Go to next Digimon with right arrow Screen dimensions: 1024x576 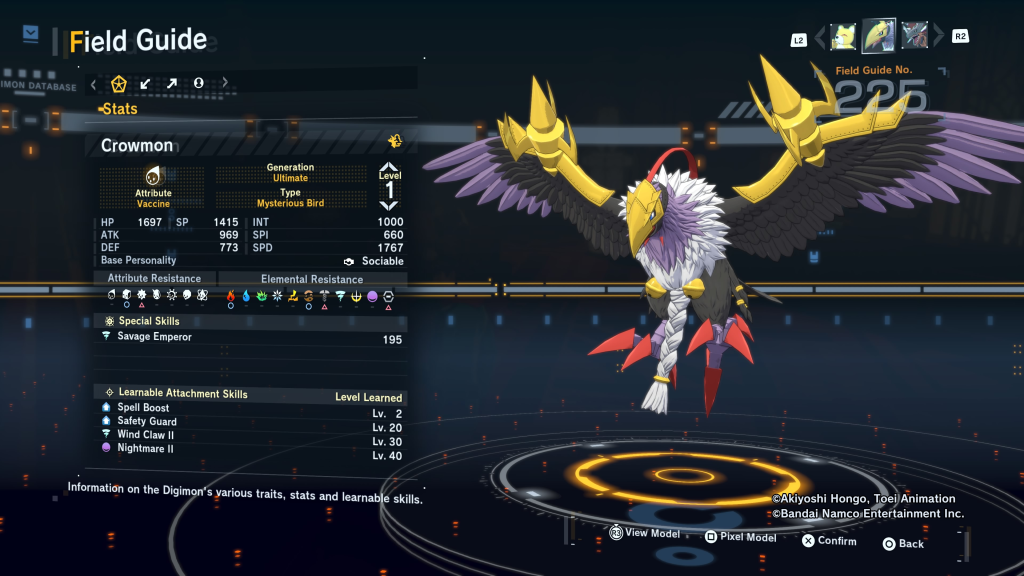pyautogui.click(x=937, y=38)
